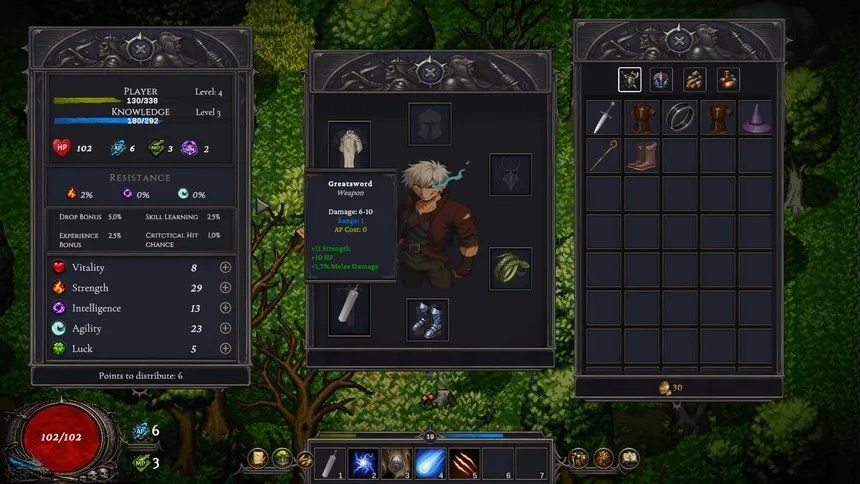This screenshot has width=860, height=484.
Task: Close the inventory panel
Action: (678, 41)
